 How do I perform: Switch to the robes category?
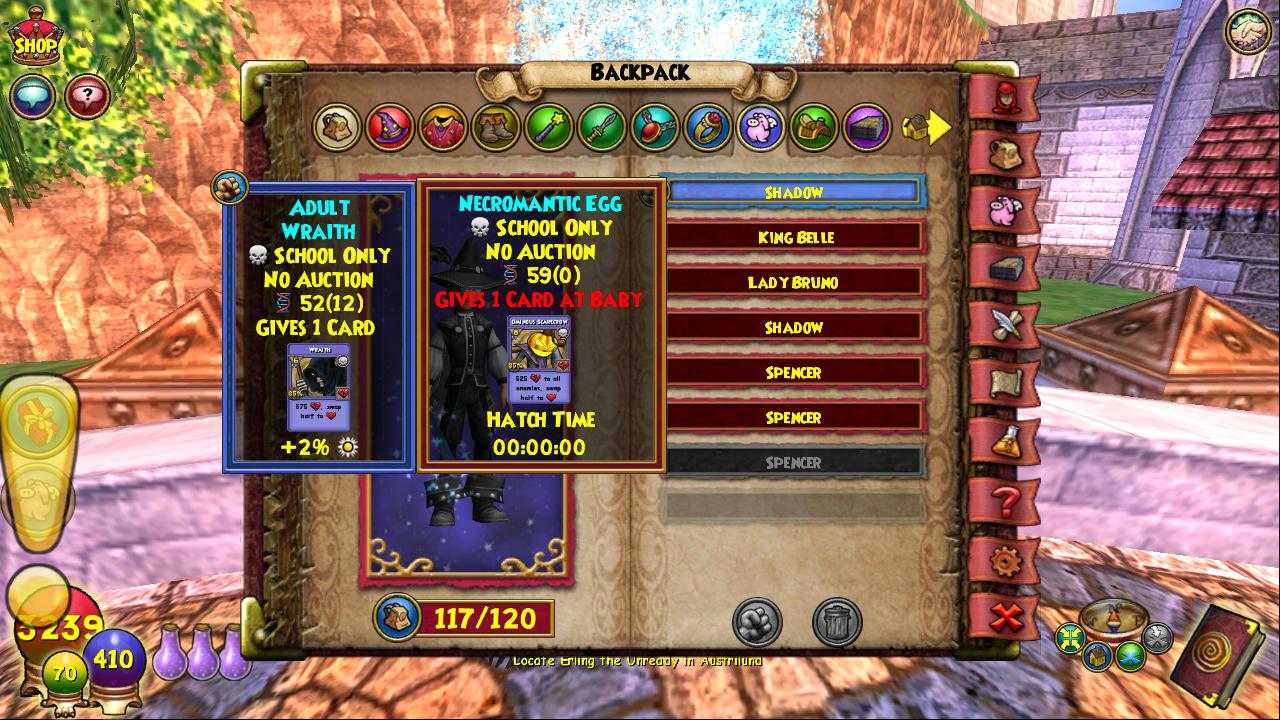[x=443, y=128]
